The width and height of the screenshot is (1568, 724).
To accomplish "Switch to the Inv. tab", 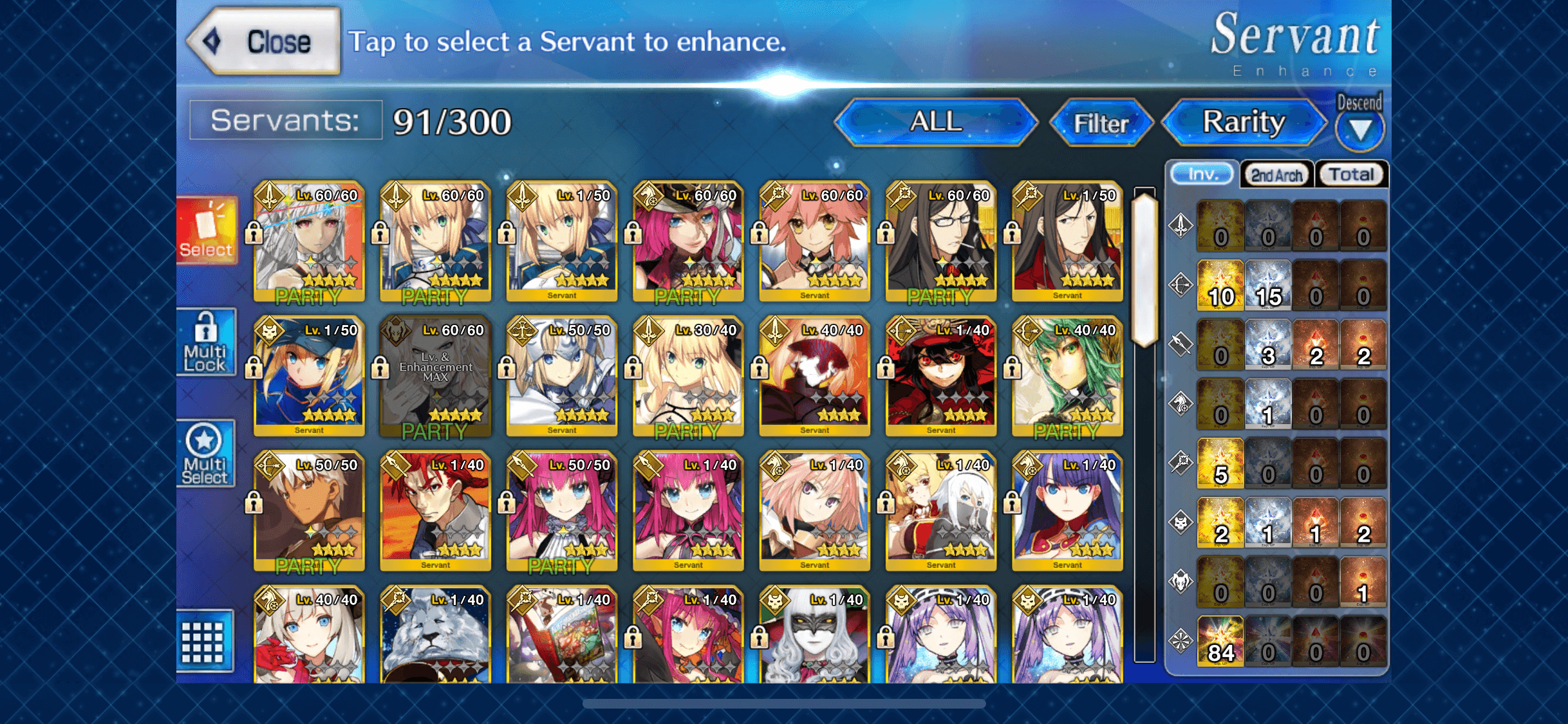I will pyautogui.click(x=1202, y=174).
